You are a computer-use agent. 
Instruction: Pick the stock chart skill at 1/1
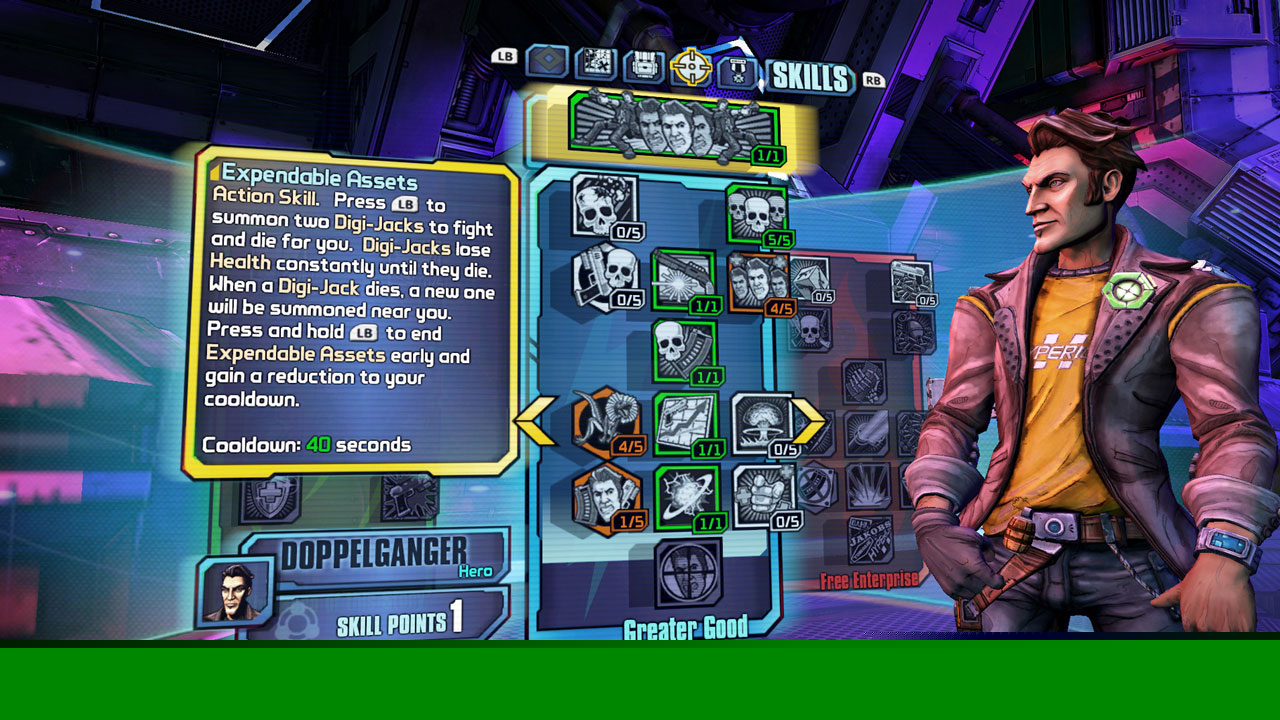[x=685, y=423]
